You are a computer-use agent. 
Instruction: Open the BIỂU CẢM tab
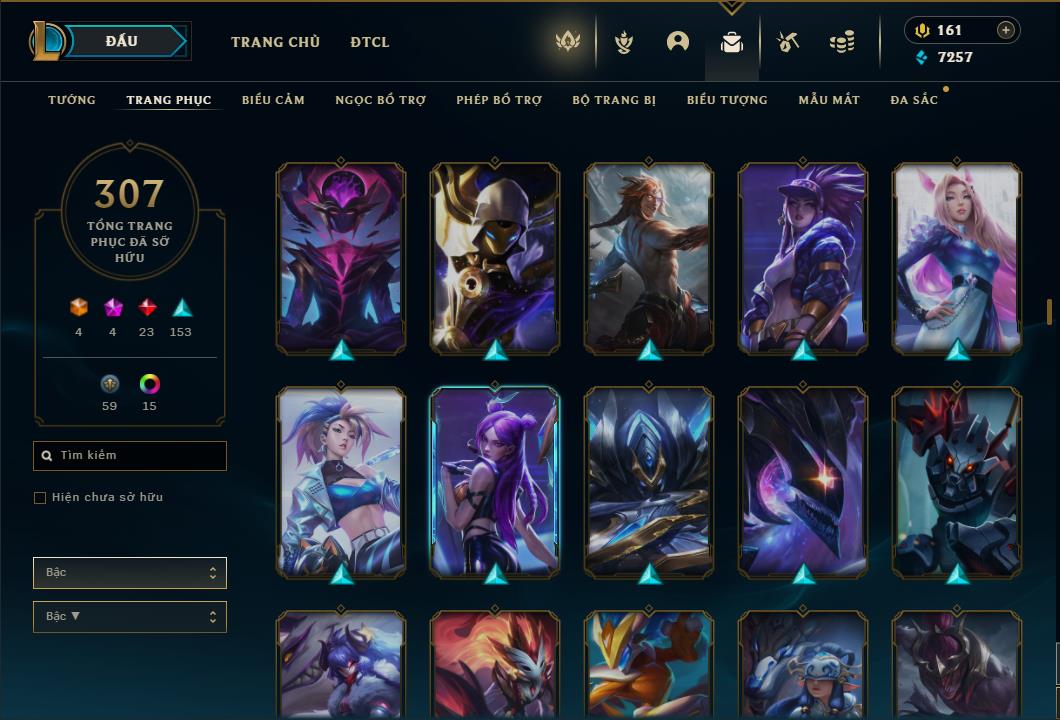[273, 100]
